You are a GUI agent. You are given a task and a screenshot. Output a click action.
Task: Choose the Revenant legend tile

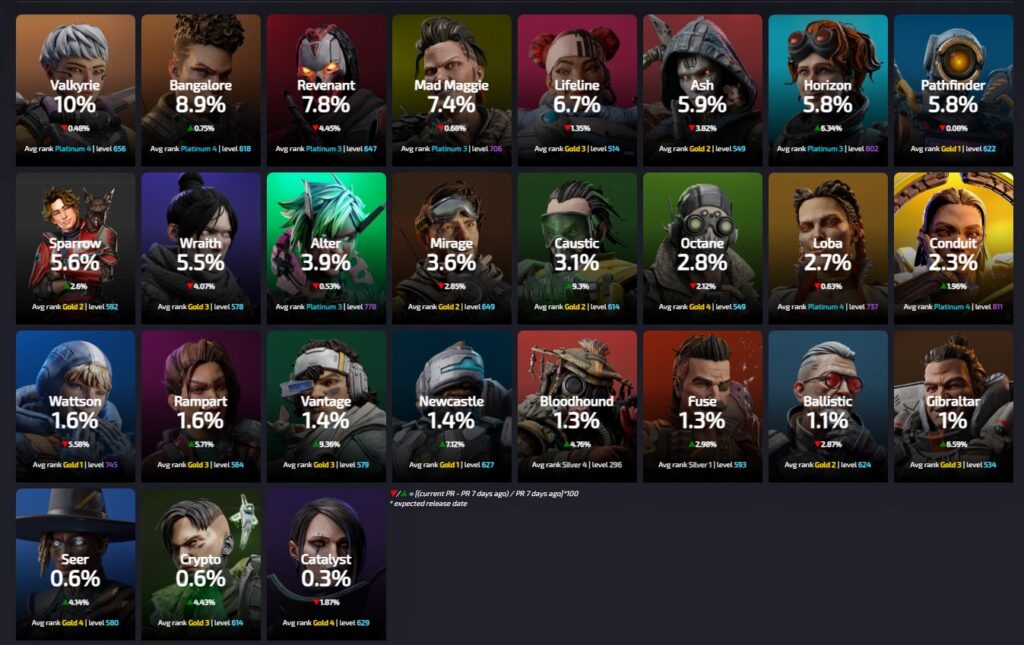coord(326,90)
